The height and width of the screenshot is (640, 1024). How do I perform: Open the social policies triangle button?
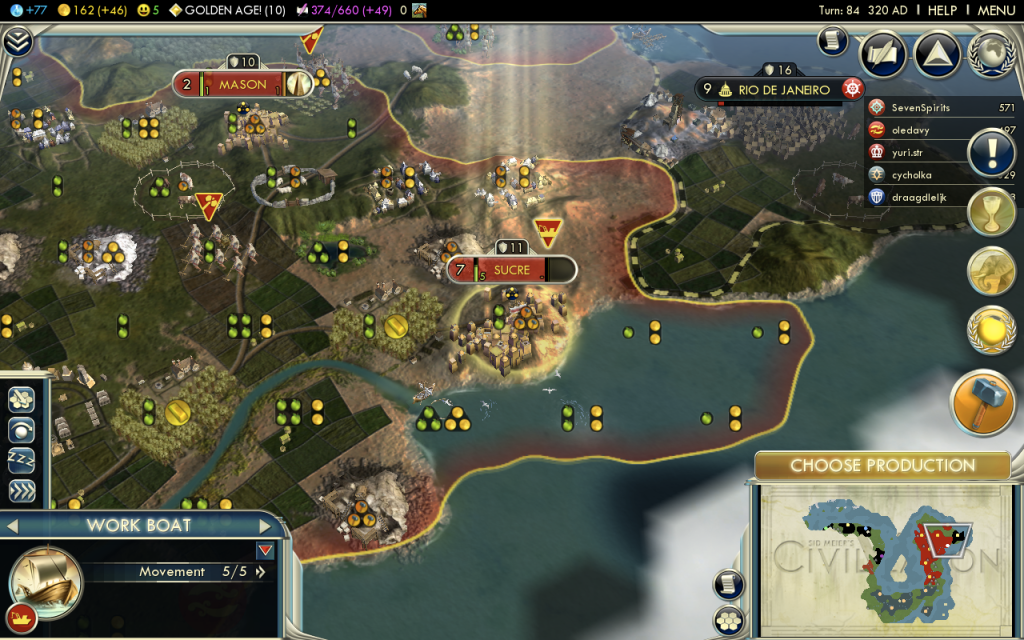point(938,55)
